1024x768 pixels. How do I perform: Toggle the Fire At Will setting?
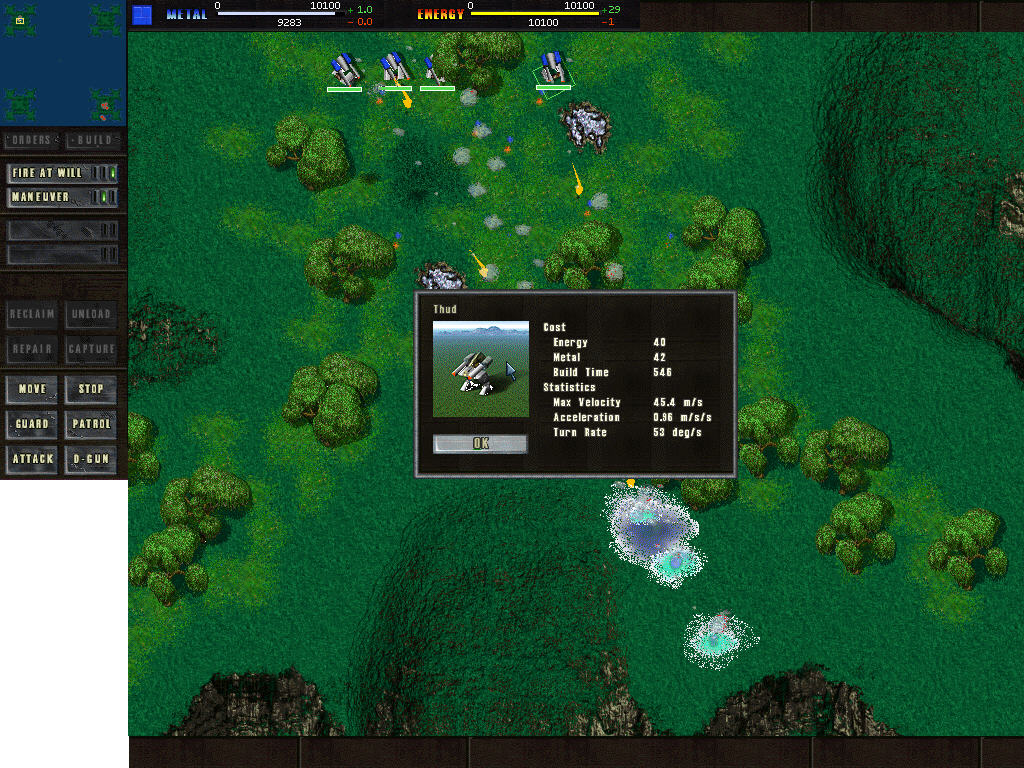[62, 173]
